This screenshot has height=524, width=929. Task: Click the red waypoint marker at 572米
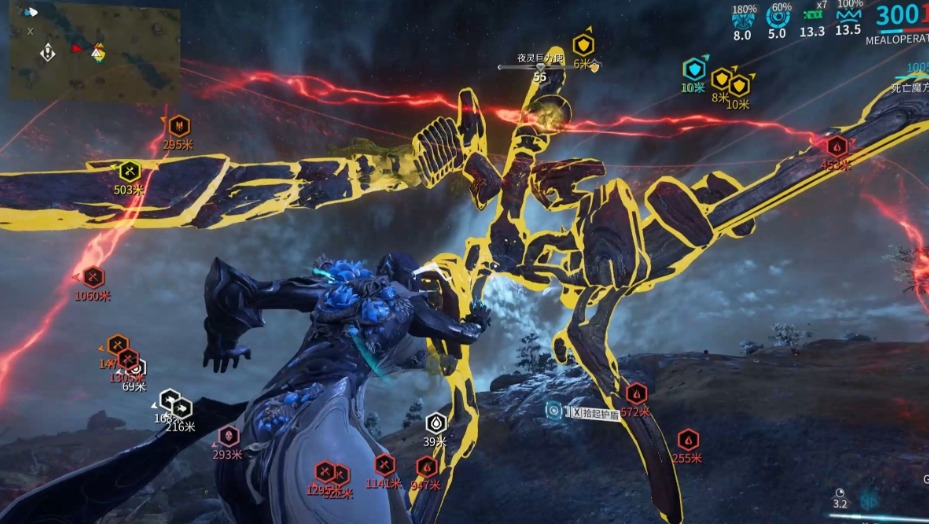(x=636, y=394)
